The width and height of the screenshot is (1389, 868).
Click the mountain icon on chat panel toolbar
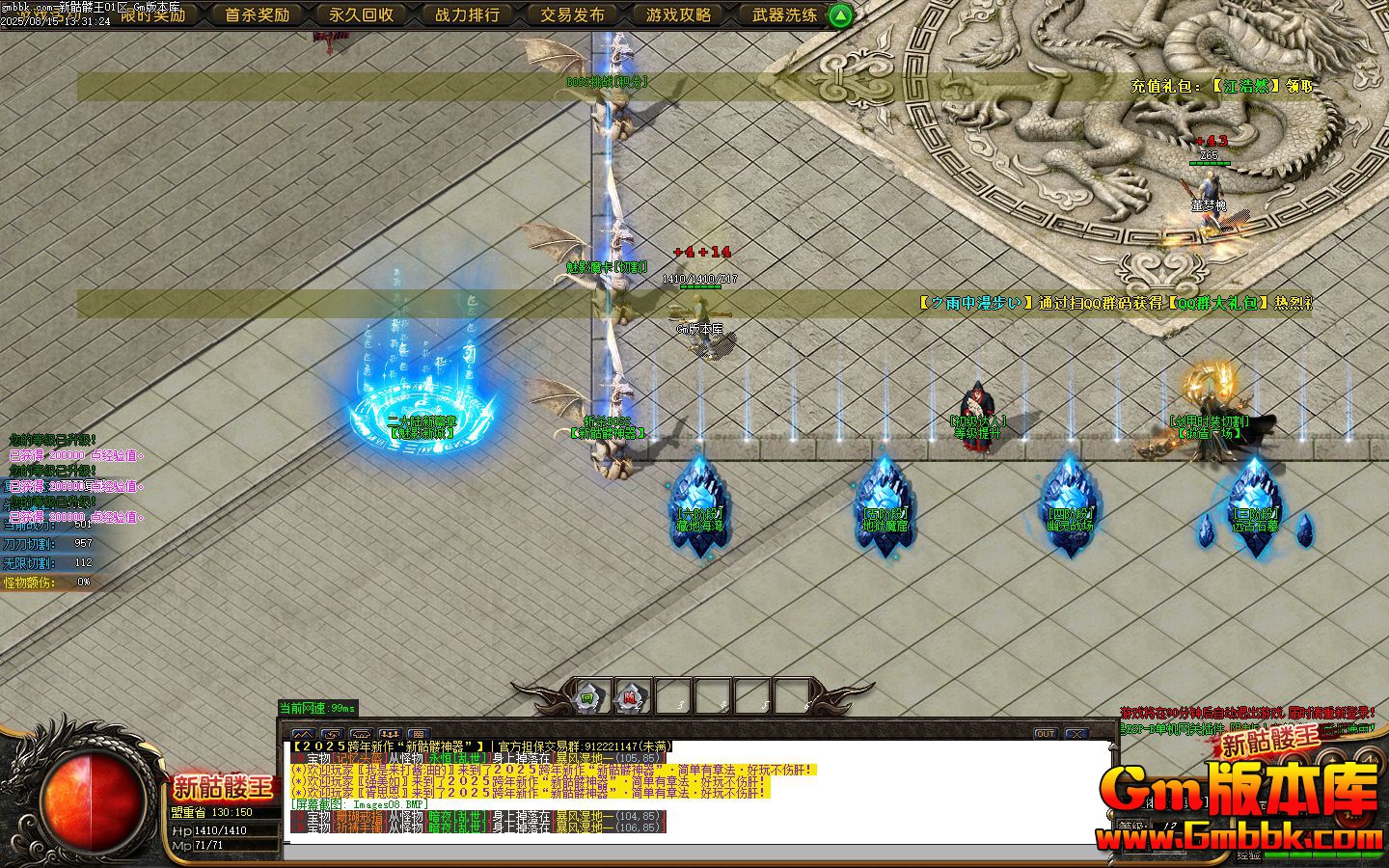point(304,734)
